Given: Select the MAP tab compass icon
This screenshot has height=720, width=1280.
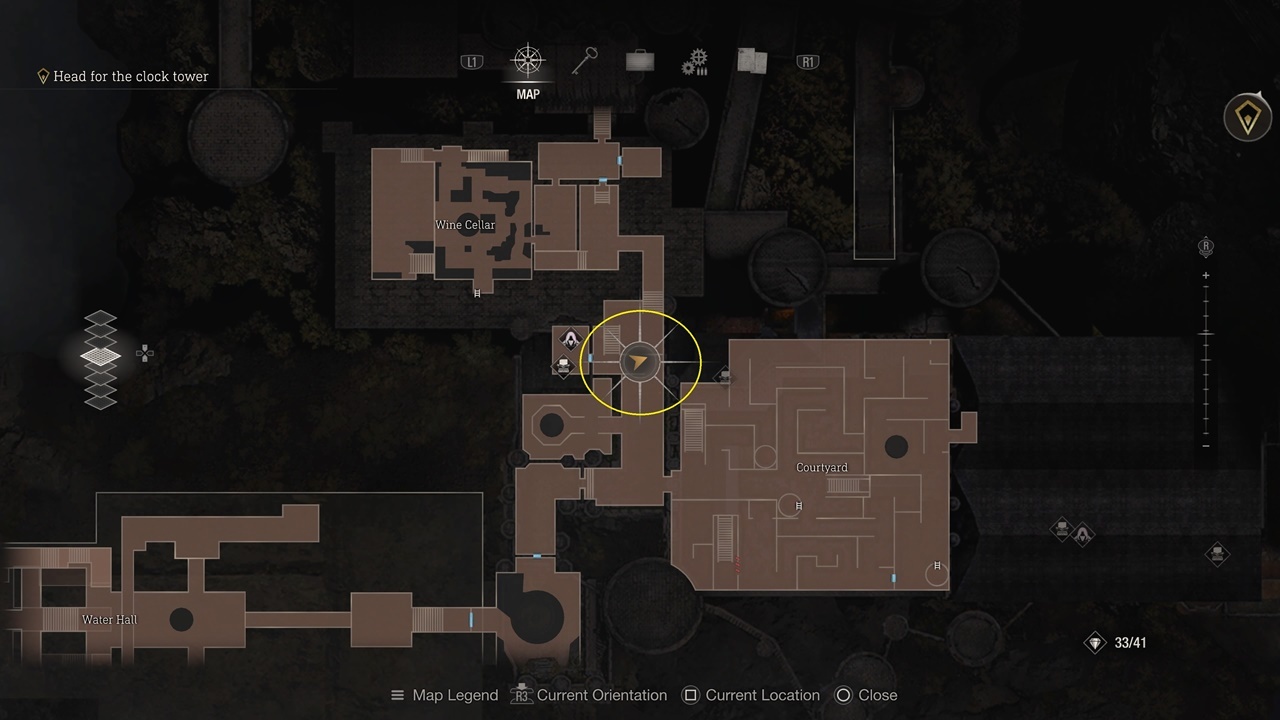Looking at the screenshot, I should coord(527,62).
